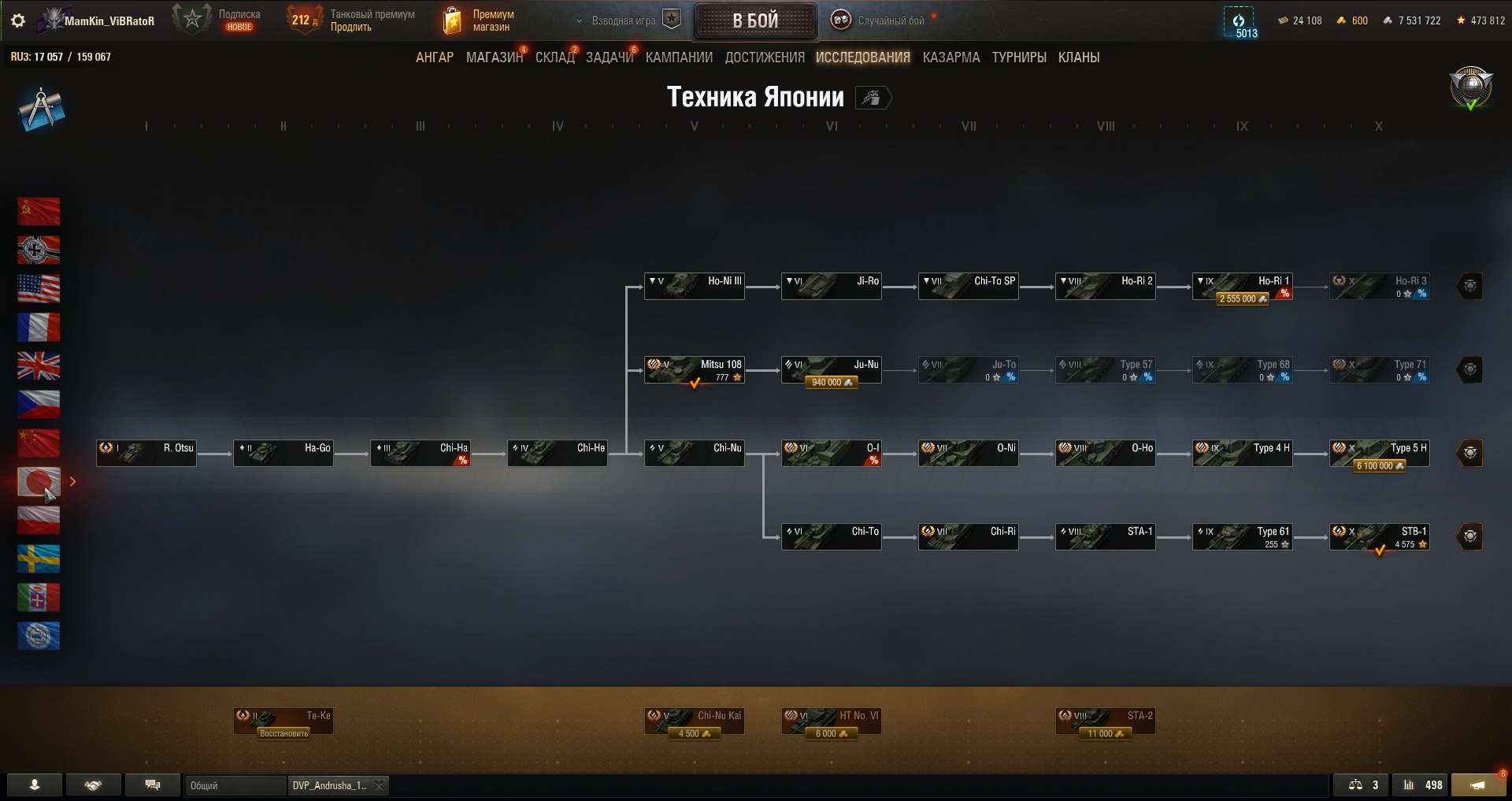
Task: Click the platoon handshake icon
Action: click(x=93, y=785)
